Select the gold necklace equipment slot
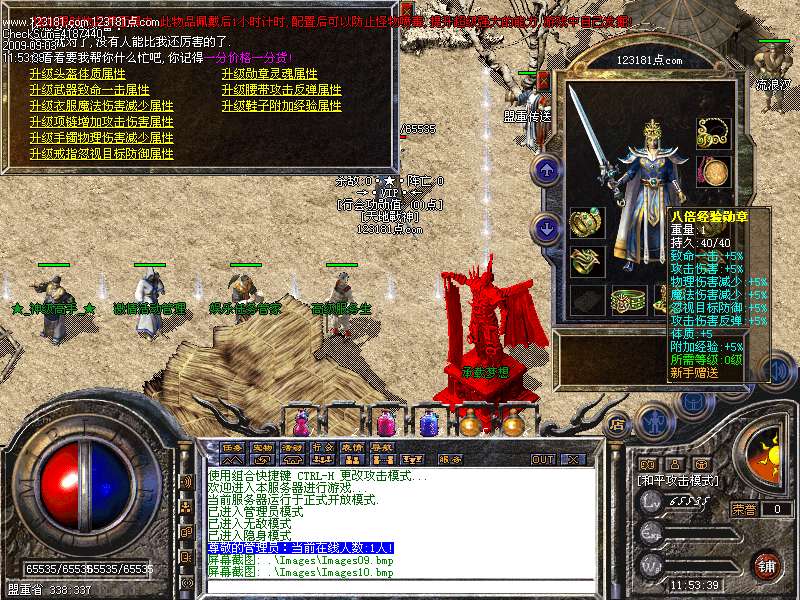Screen dimensions: 800x600 point(714,132)
